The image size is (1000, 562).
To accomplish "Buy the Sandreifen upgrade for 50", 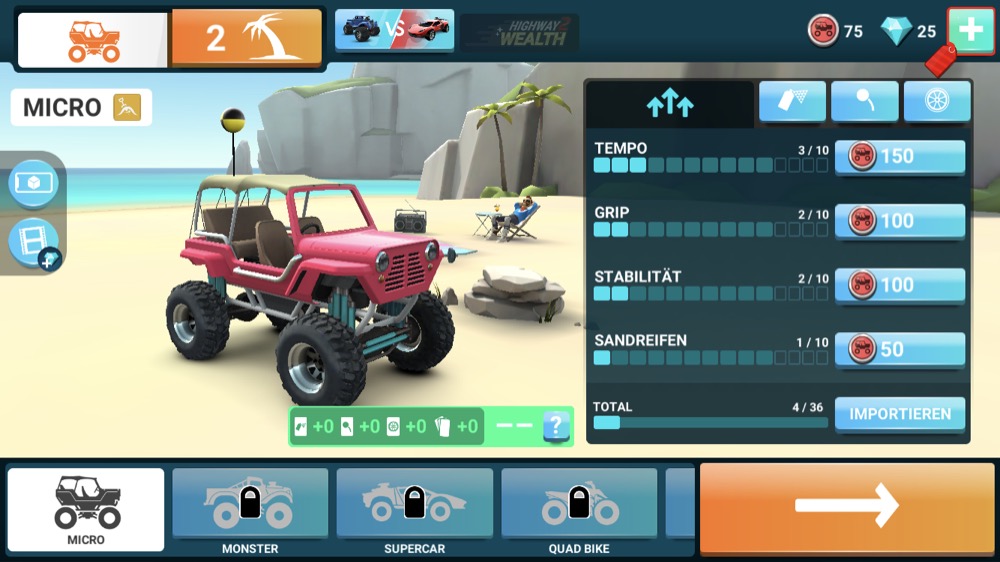I will (899, 349).
